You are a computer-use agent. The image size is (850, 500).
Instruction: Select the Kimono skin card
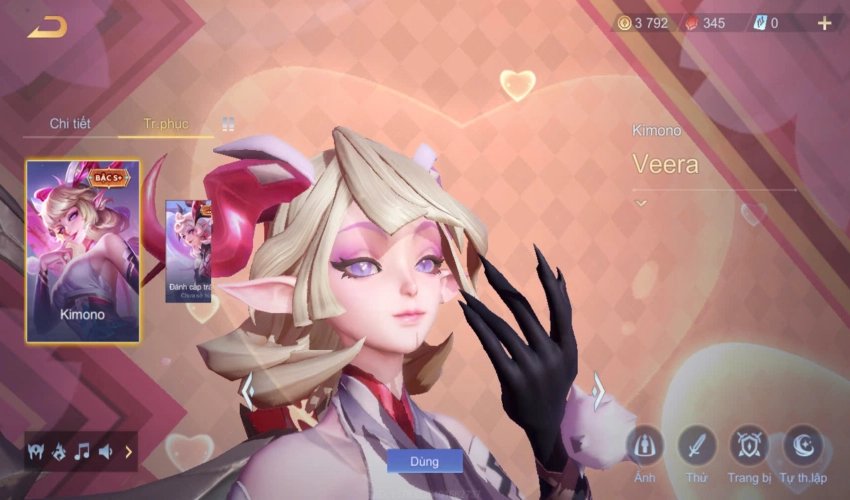(x=83, y=251)
